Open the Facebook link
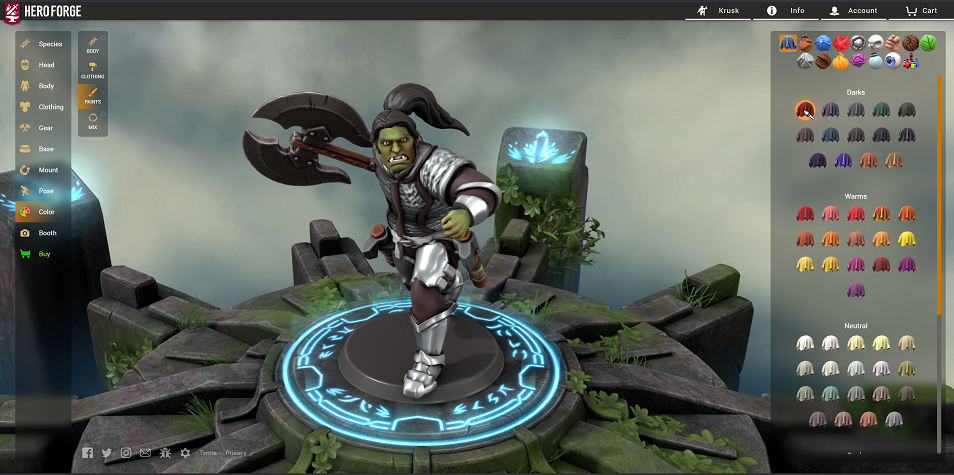Viewport: 954px width, 475px height. point(88,453)
